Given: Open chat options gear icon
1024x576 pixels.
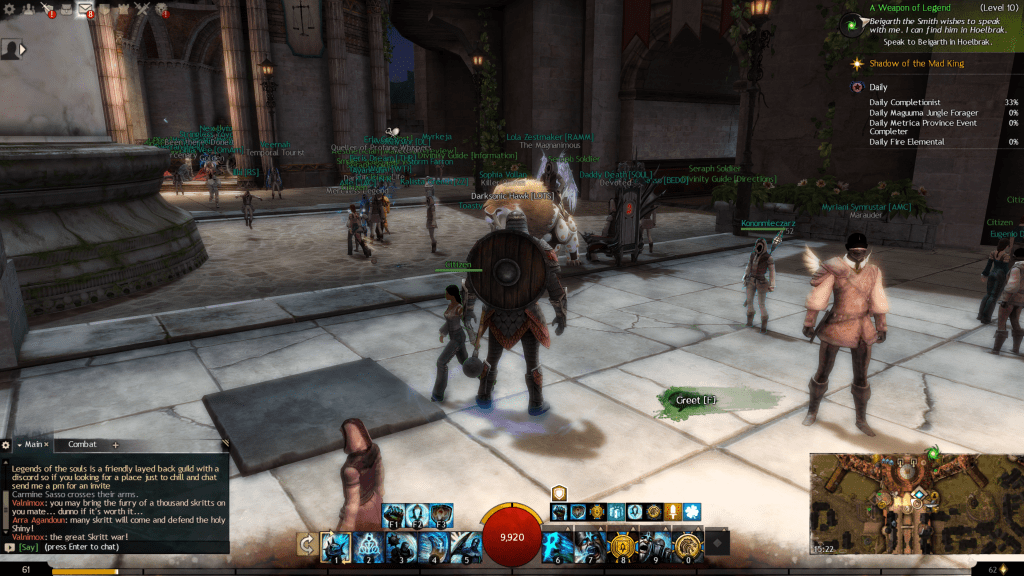Looking at the screenshot, I should pyautogui.click(x=6, y=444).
